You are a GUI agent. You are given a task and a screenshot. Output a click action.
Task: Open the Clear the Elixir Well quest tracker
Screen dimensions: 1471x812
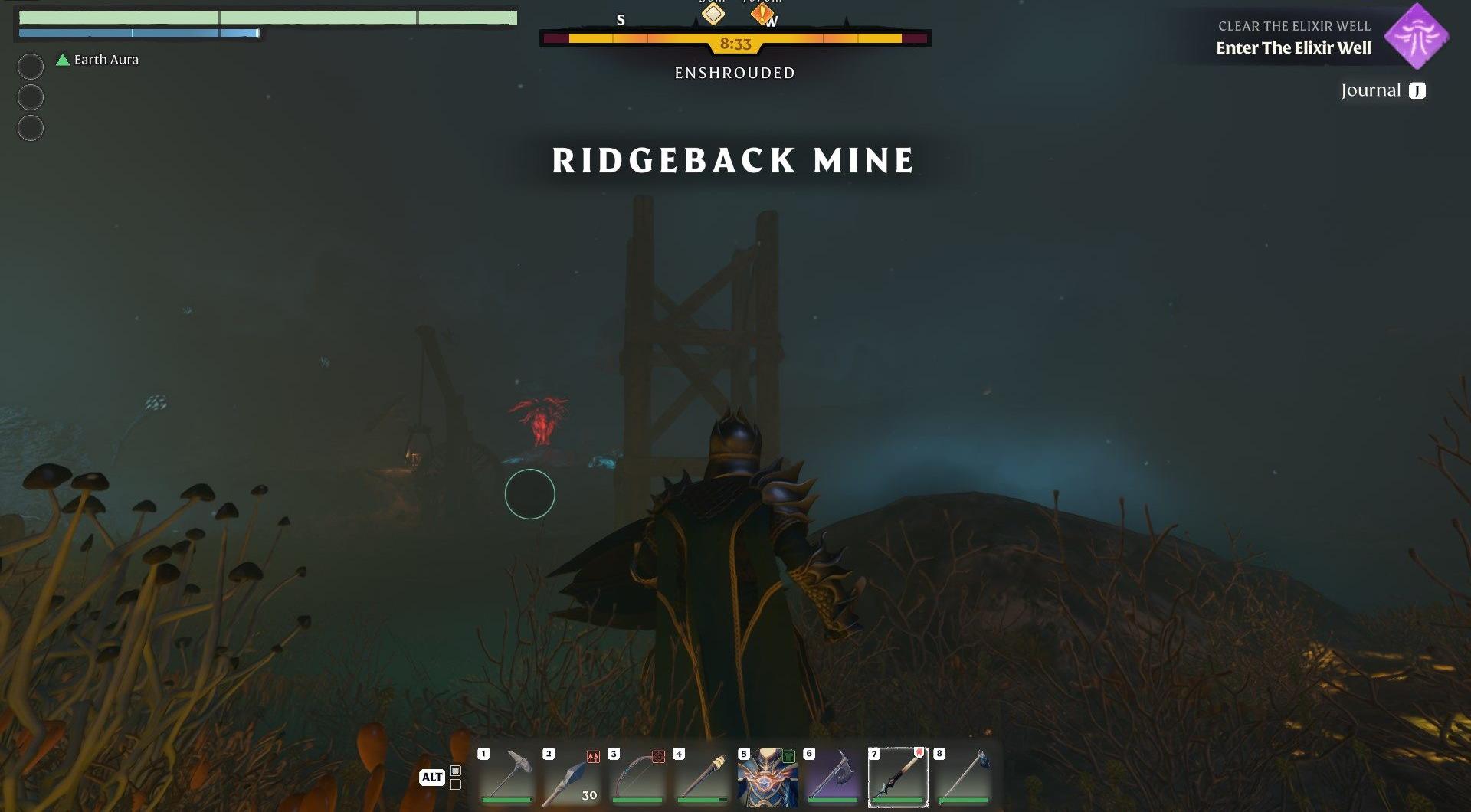coord(1293,38)
